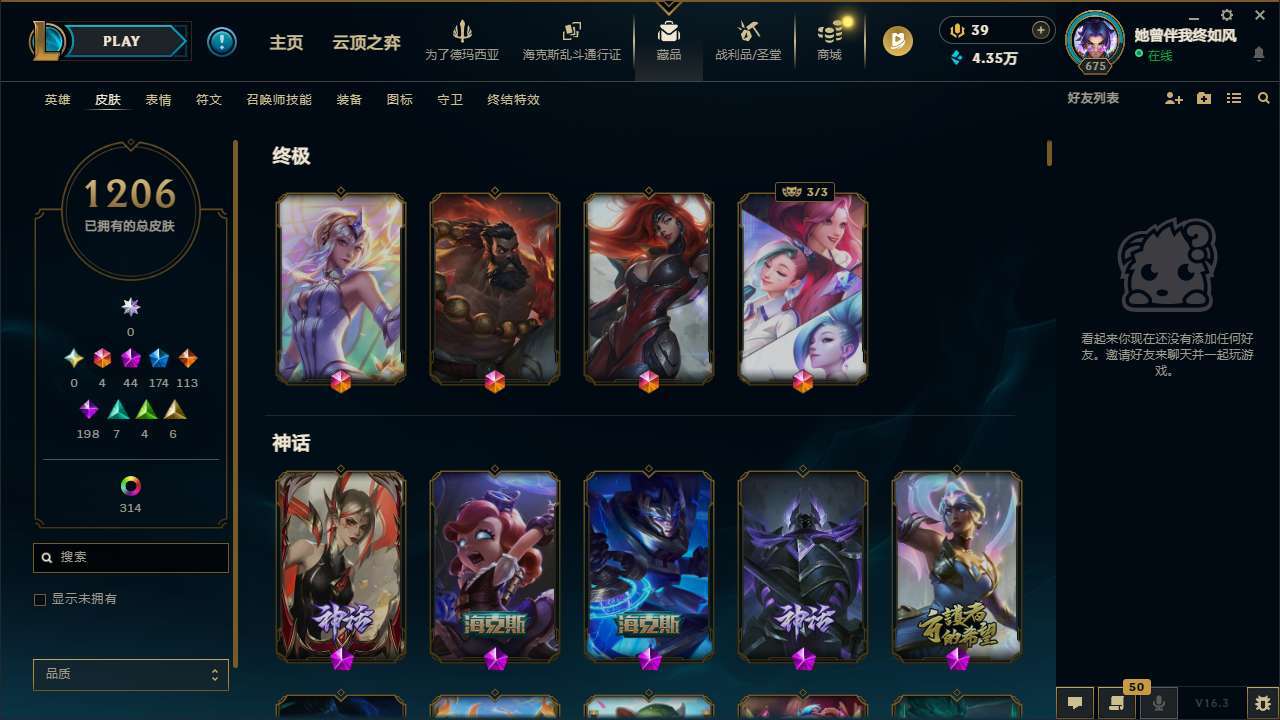Click the golden coin currency icon
This screenshot has height=720, width=1280.
click(x=898, y=41)
